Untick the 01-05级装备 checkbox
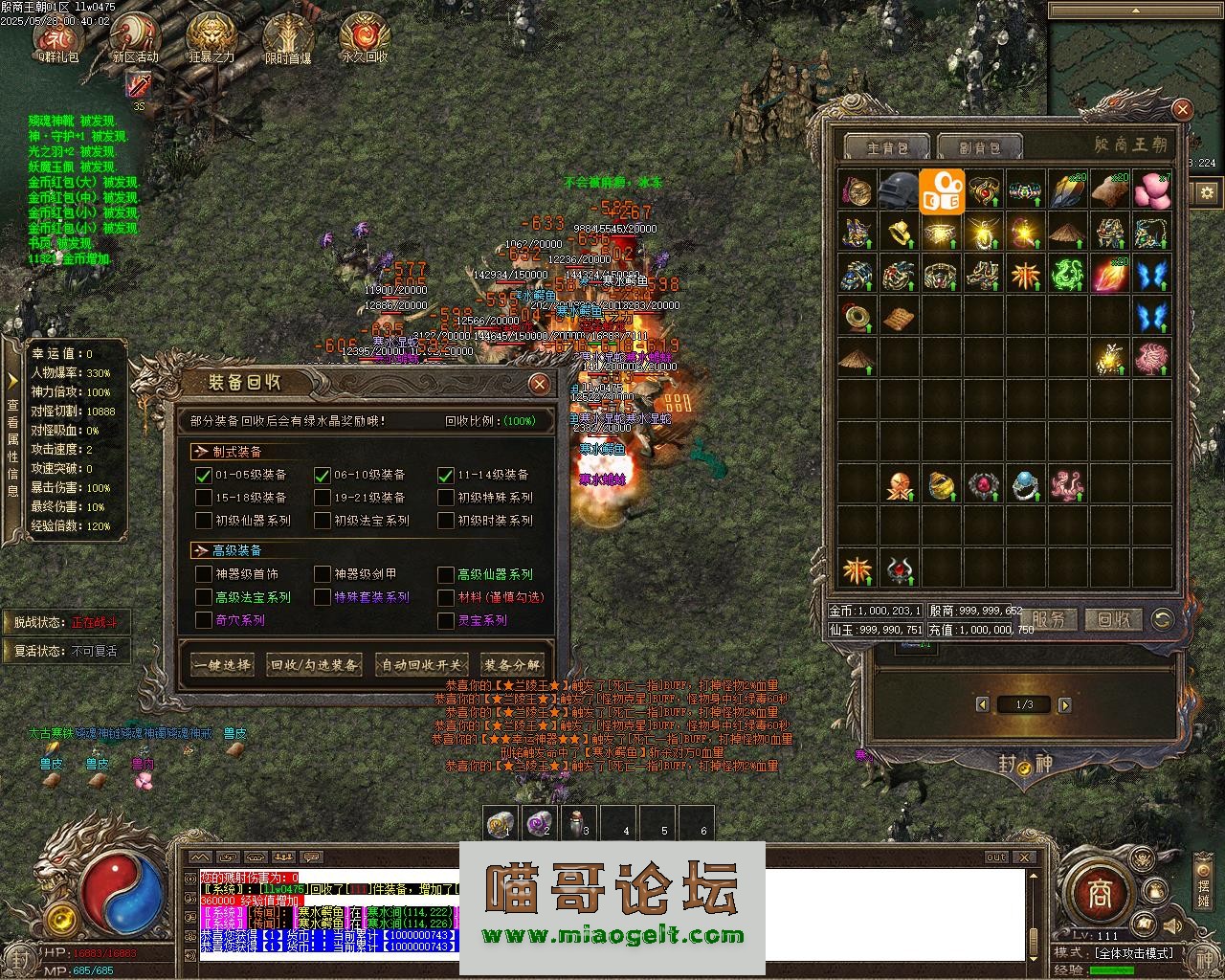 pyautogui.click(x=203, y=475)
